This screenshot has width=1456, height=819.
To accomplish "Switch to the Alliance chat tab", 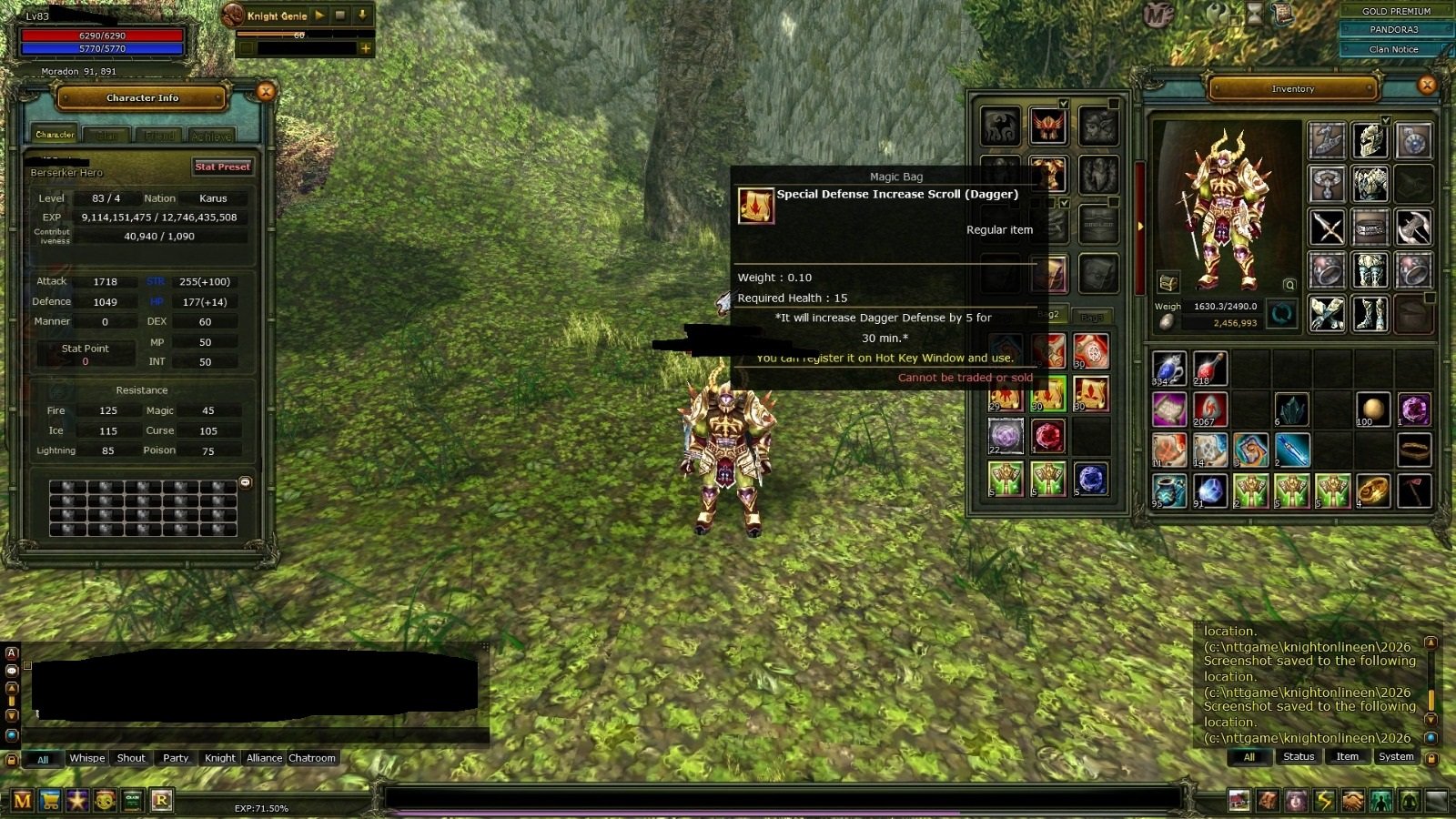I will click(264, 758).
